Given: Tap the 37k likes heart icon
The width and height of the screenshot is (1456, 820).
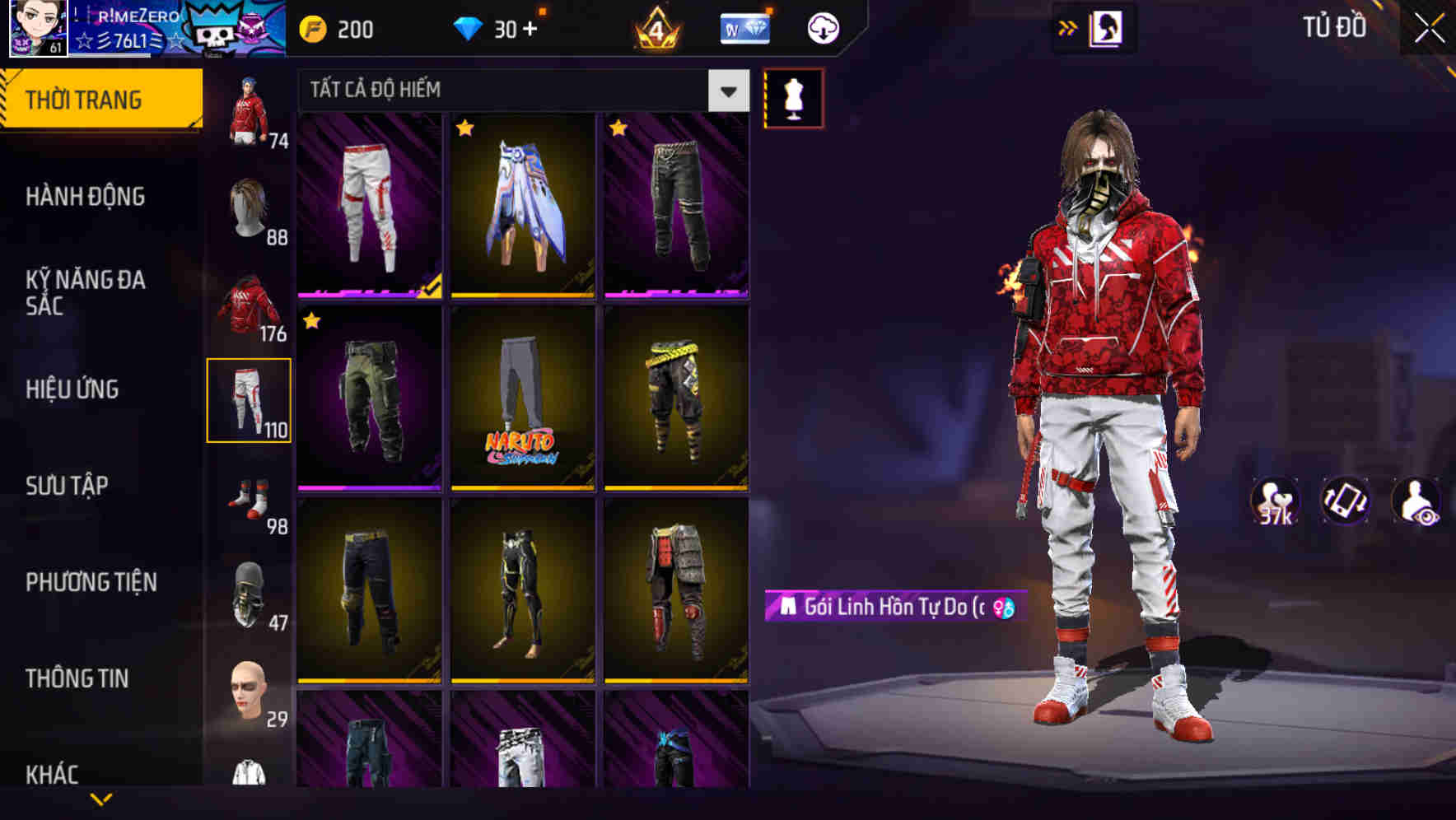Looking at the screenshot, I should pos(1275,501).
